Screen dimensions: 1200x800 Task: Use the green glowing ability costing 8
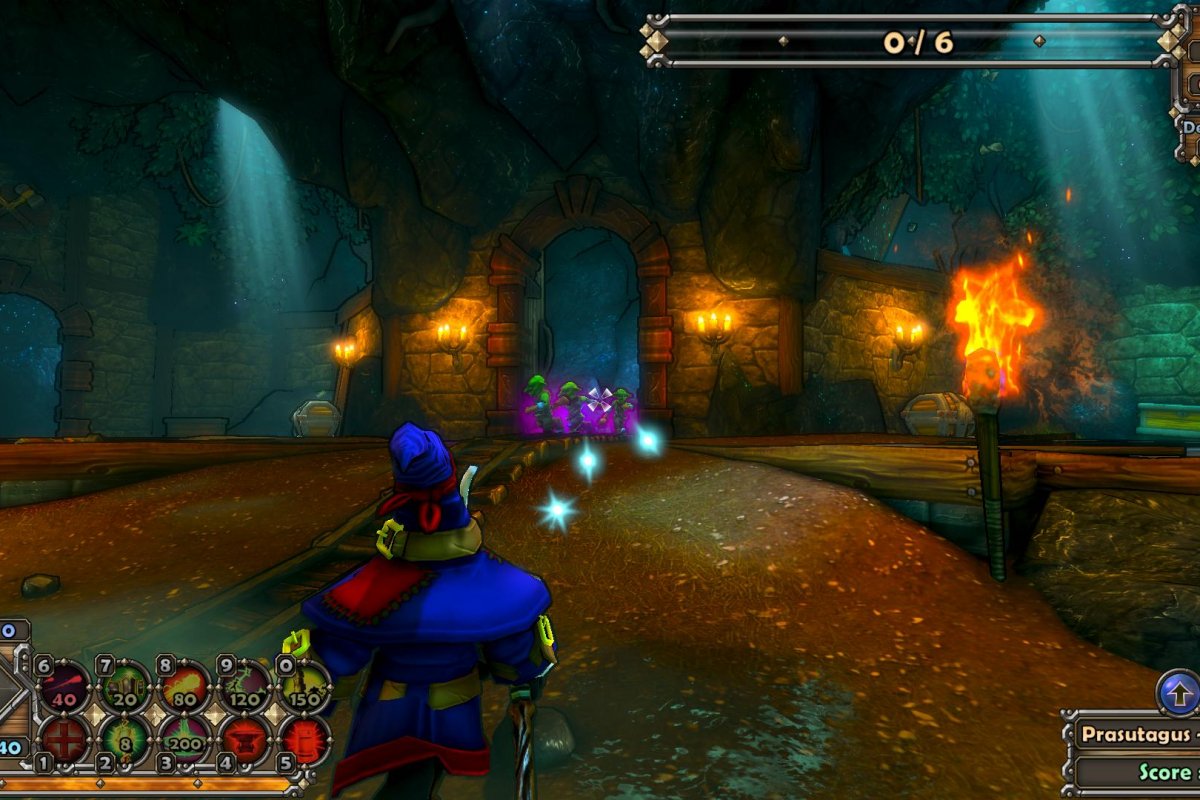pyautogui.click(x=125, y=741)
